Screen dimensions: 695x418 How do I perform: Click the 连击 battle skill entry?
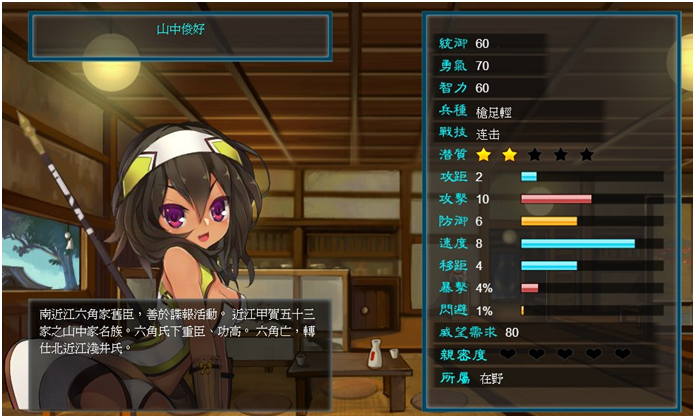[x=489, y=133]
